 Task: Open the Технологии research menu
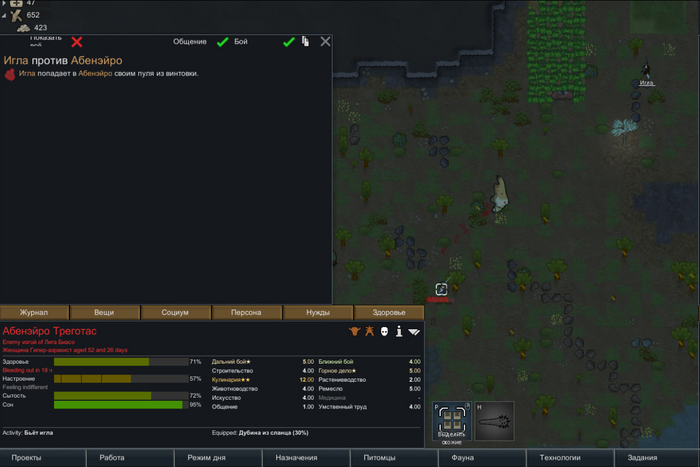pos(560,457)
